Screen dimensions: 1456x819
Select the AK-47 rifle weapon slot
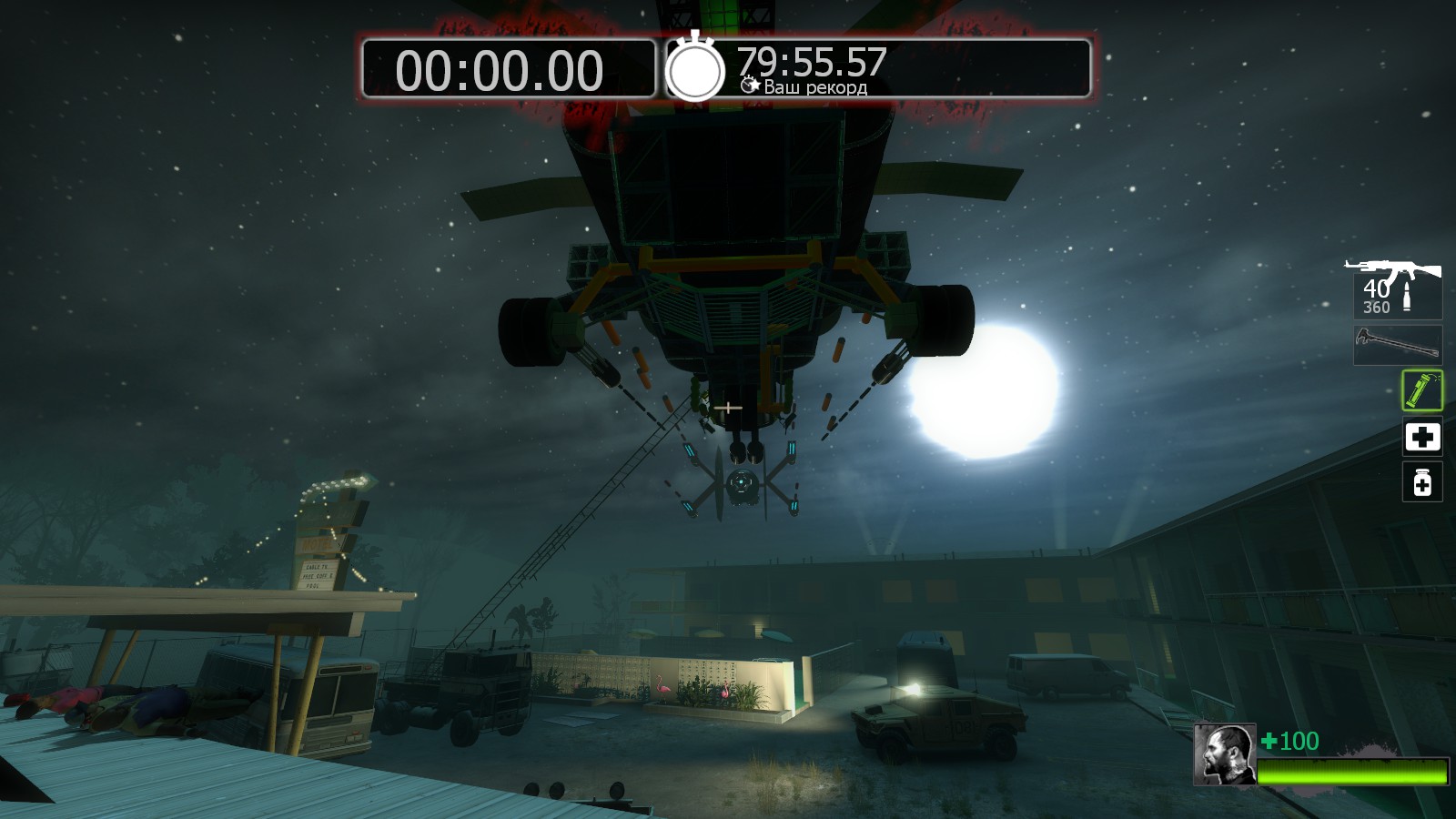pyautogui.click(x=1396, y=288)
